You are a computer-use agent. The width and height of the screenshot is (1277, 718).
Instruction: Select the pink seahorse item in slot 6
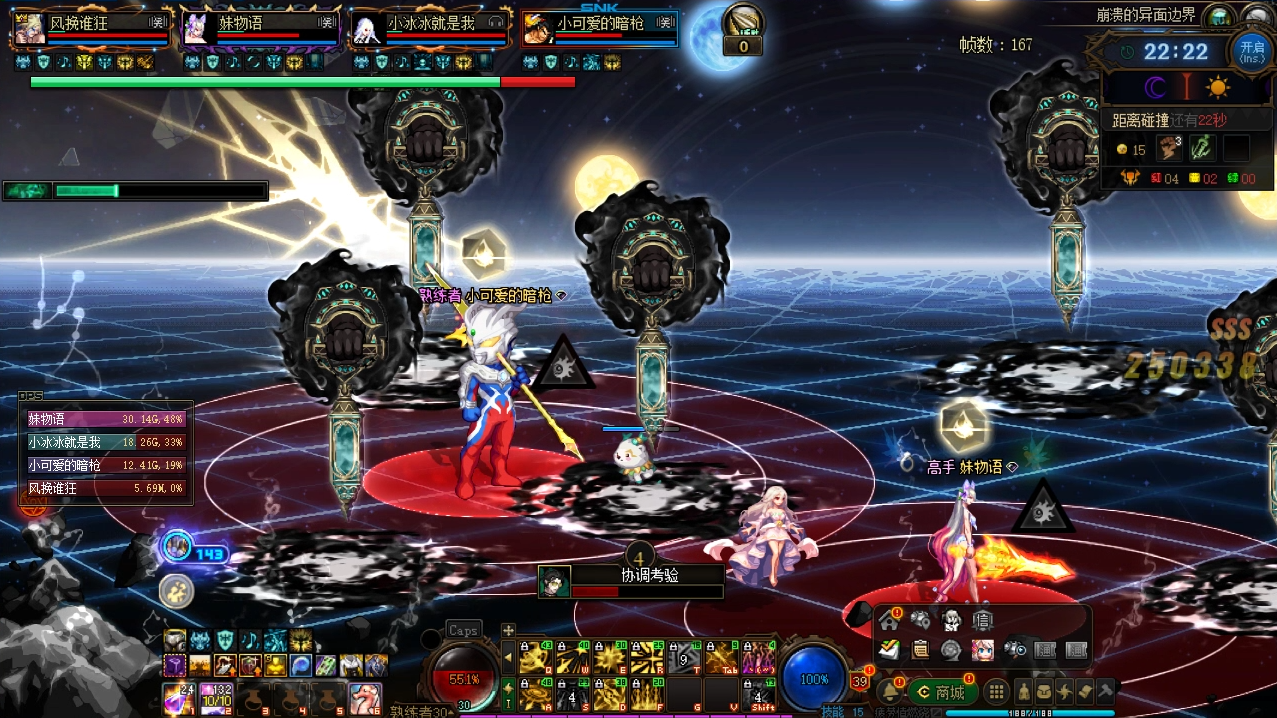(365, 697)
